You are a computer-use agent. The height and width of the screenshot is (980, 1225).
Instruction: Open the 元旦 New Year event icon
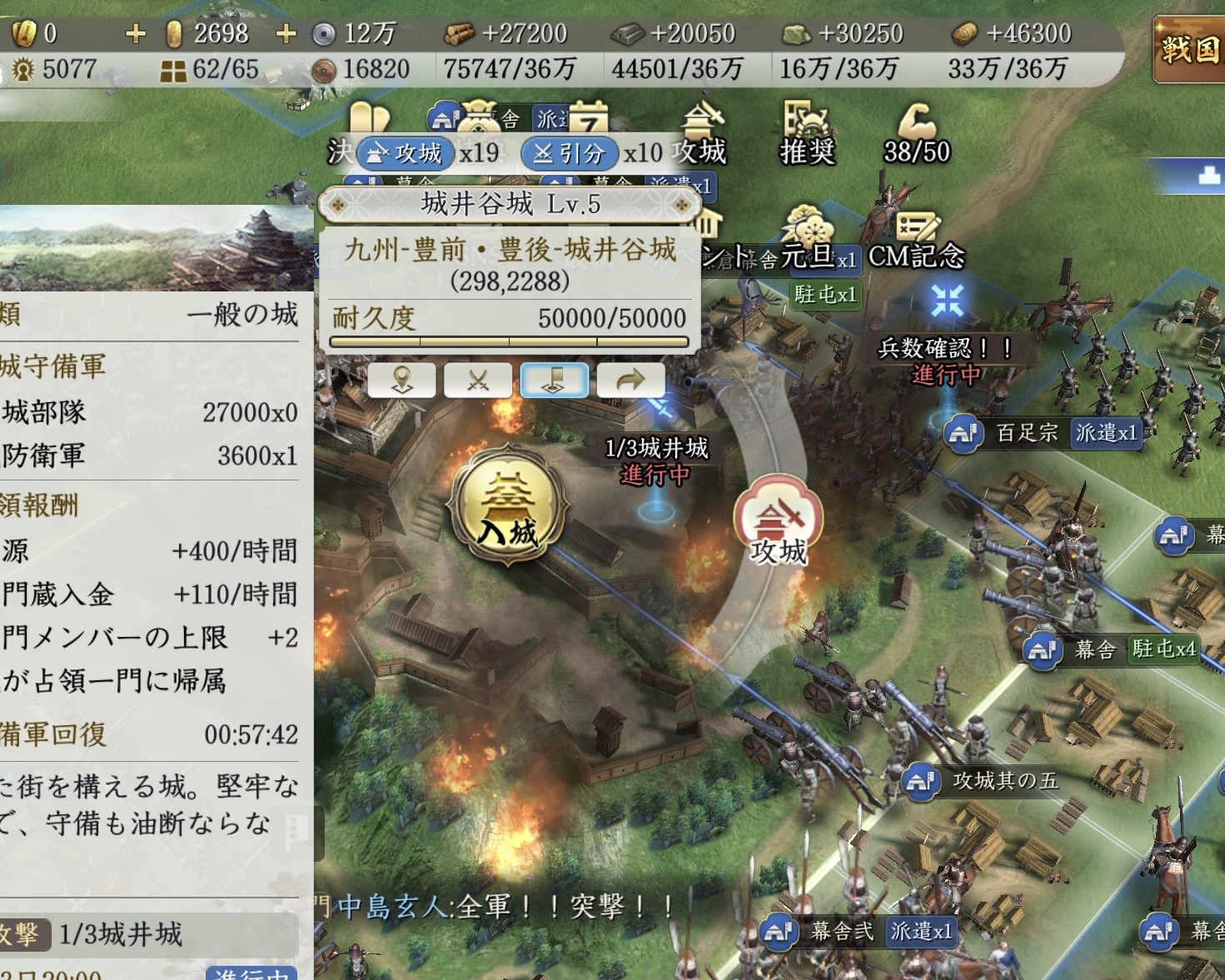806,237
